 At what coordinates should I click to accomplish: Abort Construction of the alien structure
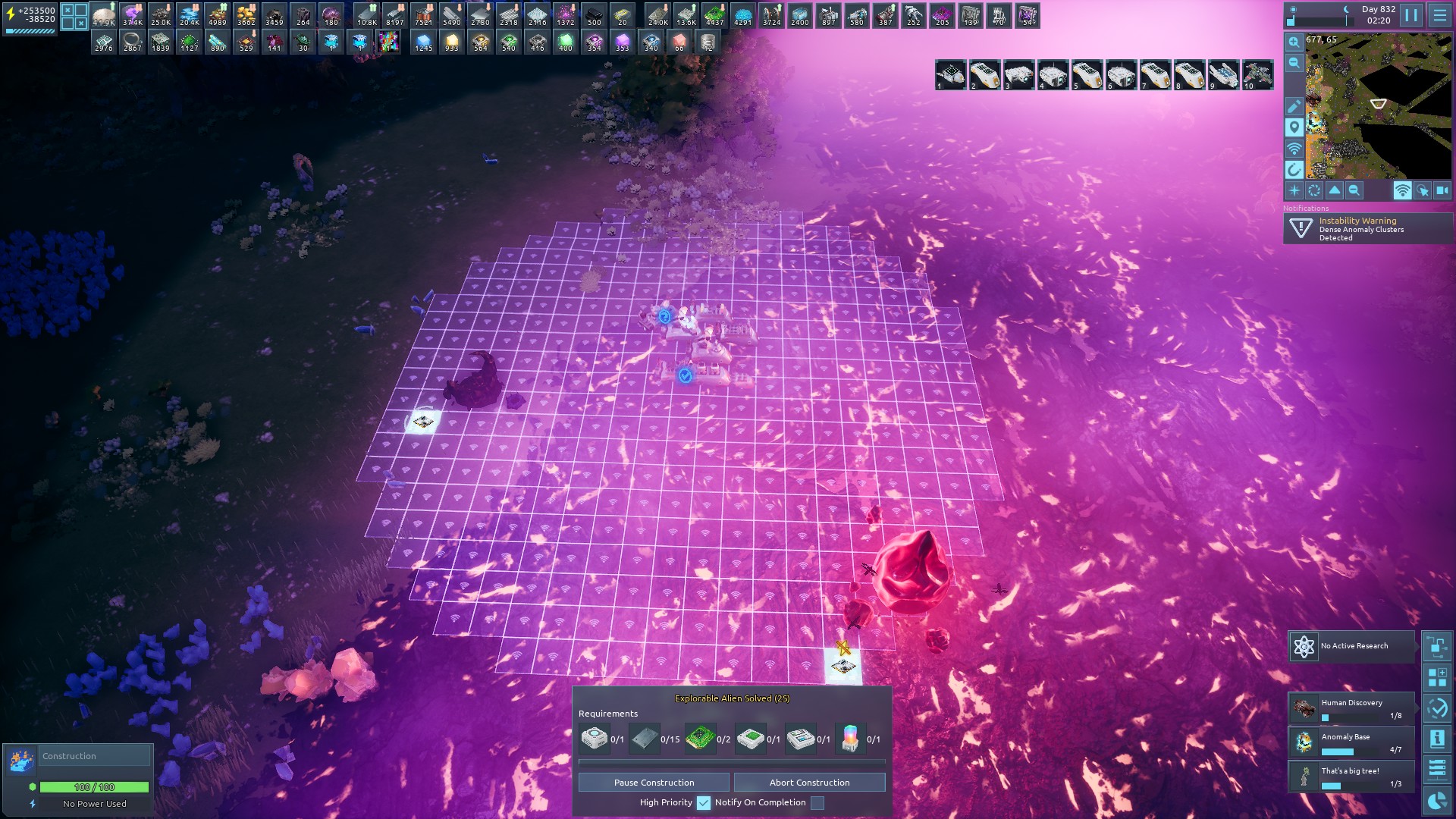point(809,783)
